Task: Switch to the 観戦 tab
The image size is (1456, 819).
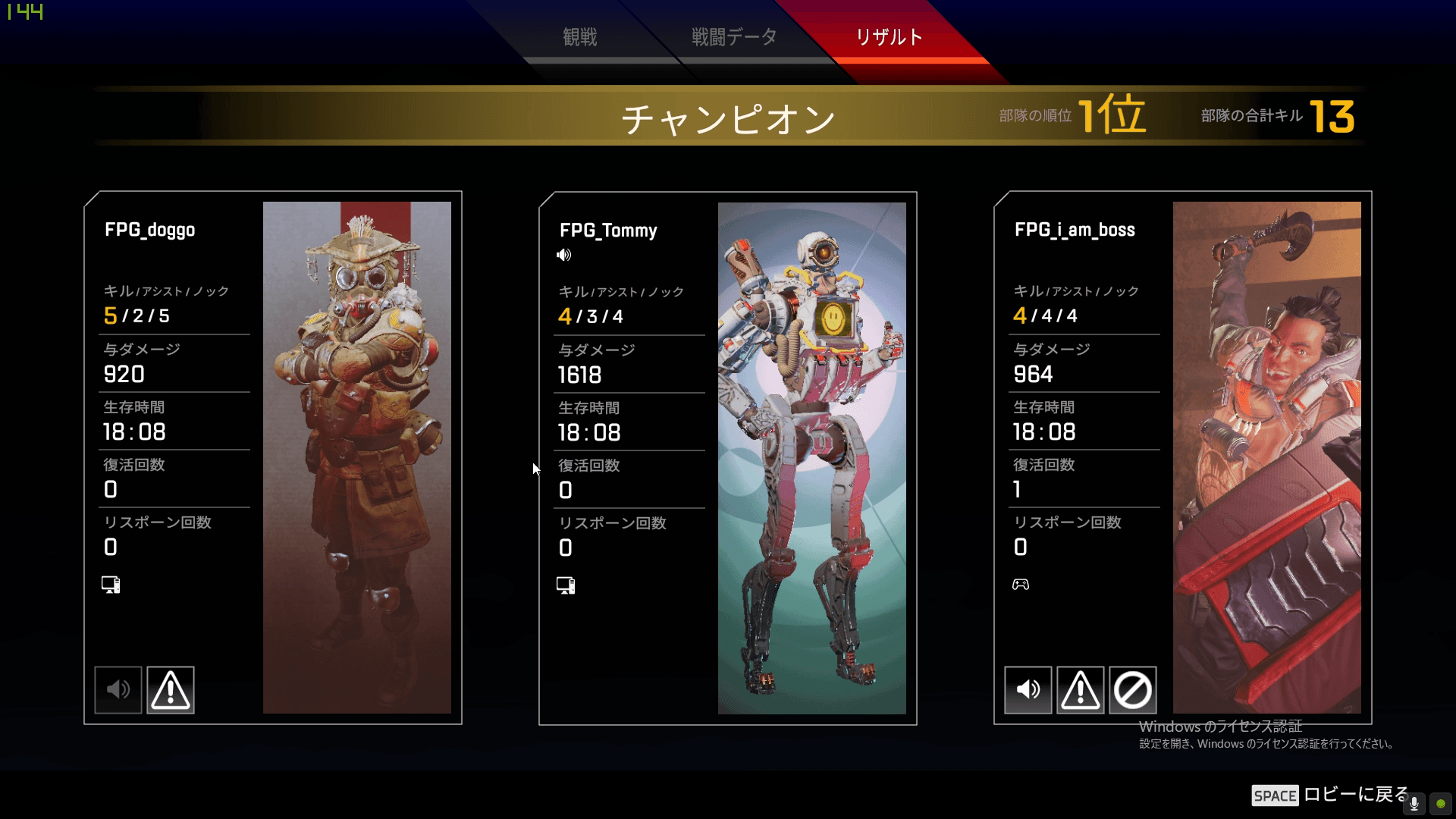Action: tap(580, 36)
